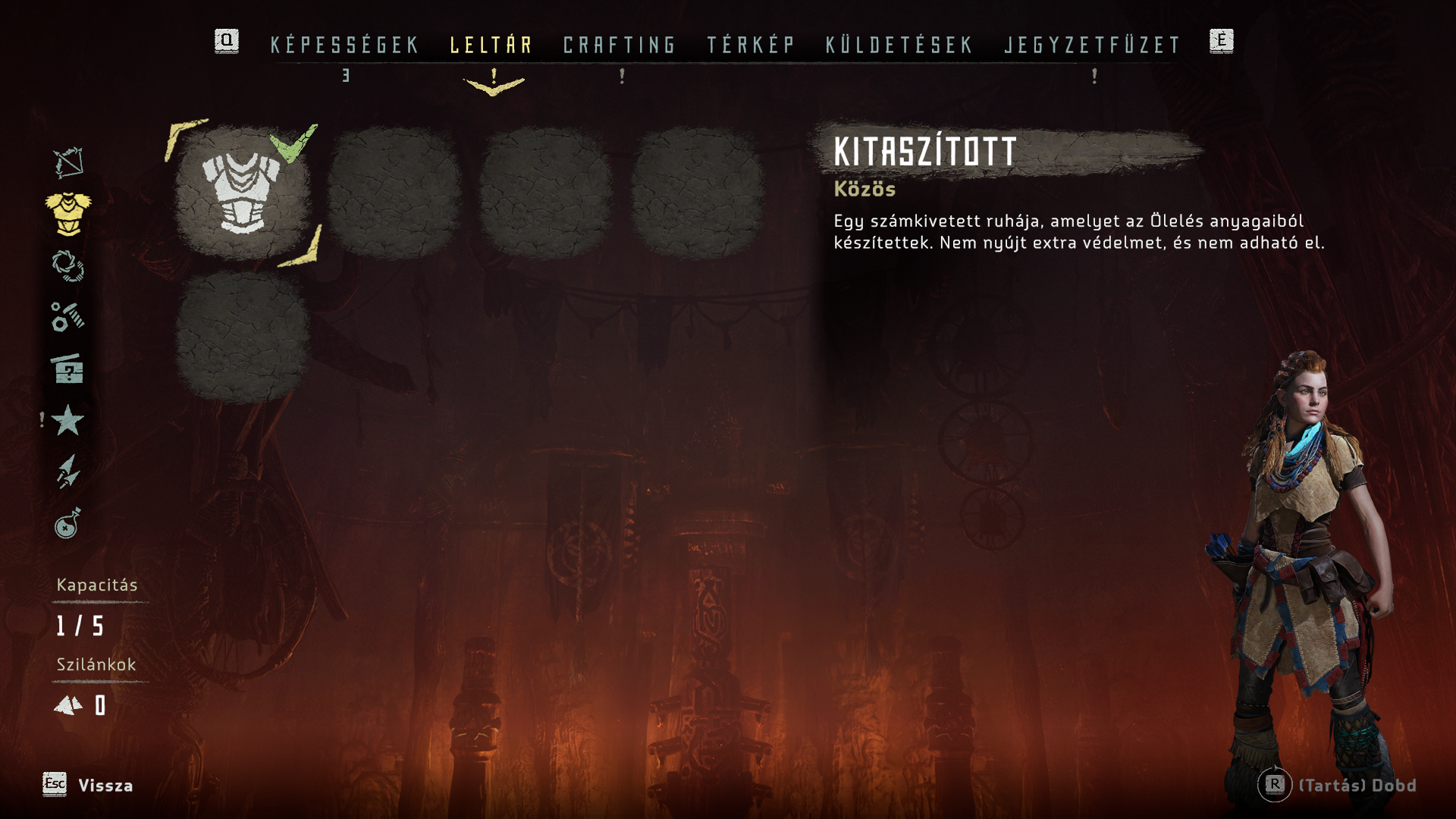1456x819 pixels.
Task: Open the modifications coil category
Action: pyautogui.click(x=68, y=266)
